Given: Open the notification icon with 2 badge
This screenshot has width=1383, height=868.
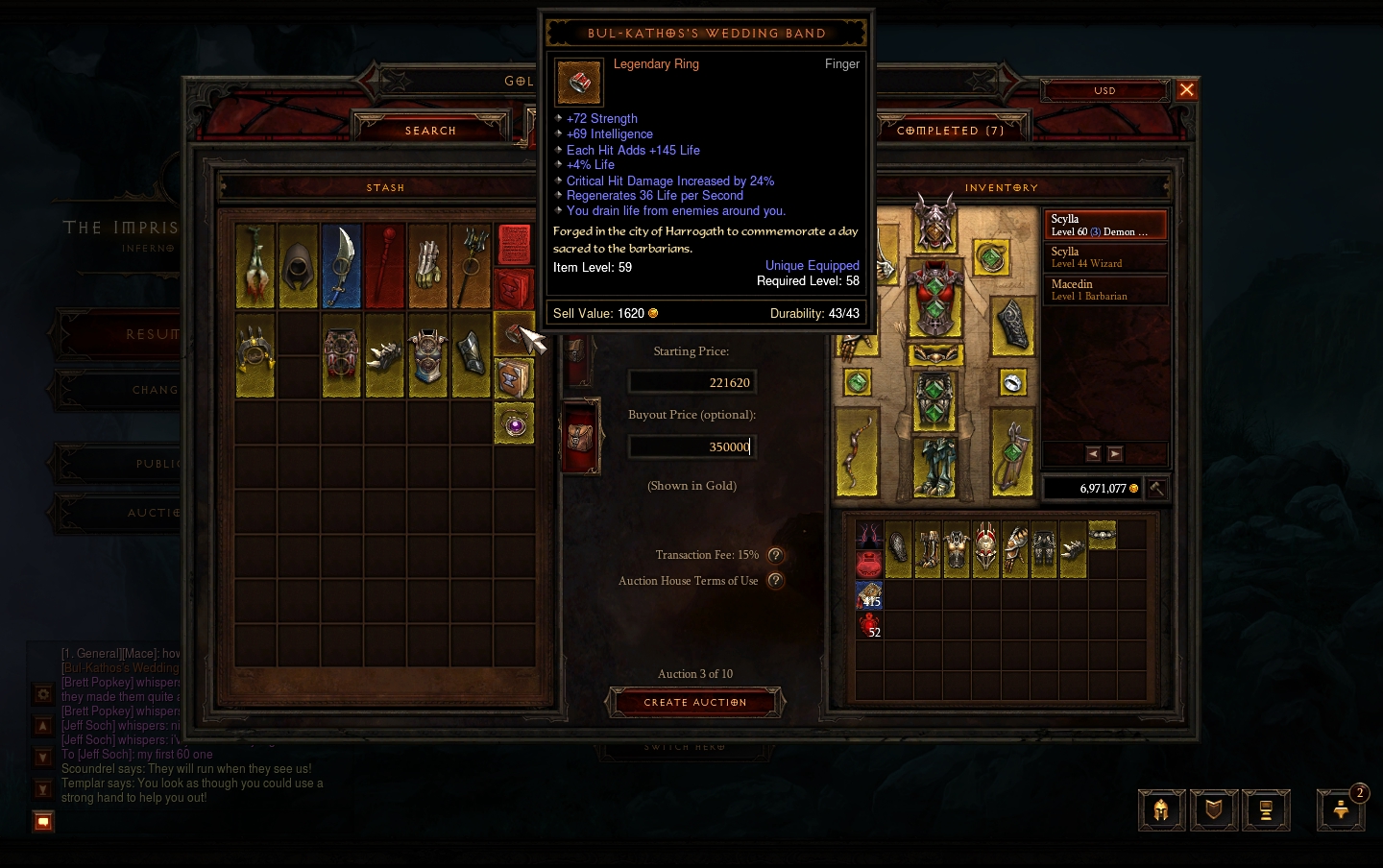Looking at the screenshot, I should (x=1341, y=809).
